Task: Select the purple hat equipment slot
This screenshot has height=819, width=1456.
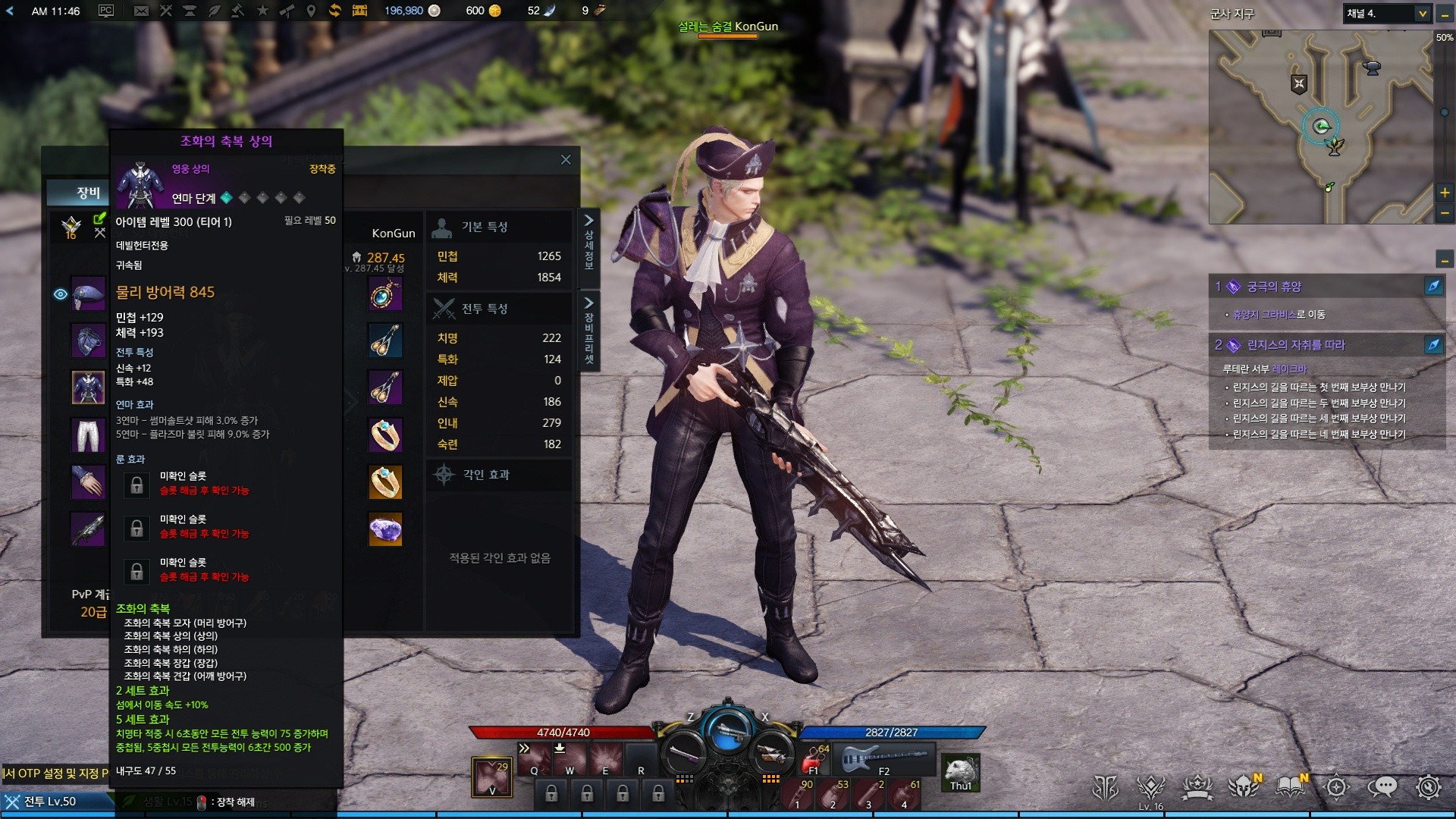Action: click(88, 294)
